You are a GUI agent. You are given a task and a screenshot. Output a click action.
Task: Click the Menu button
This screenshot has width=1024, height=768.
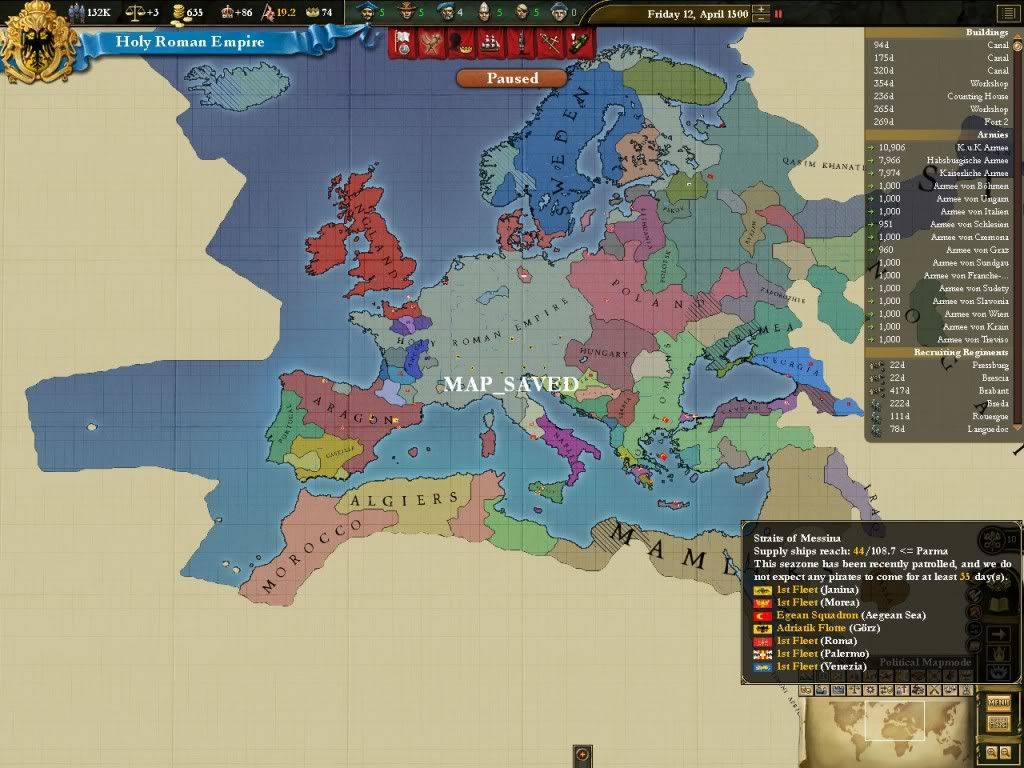coord(998,702)
